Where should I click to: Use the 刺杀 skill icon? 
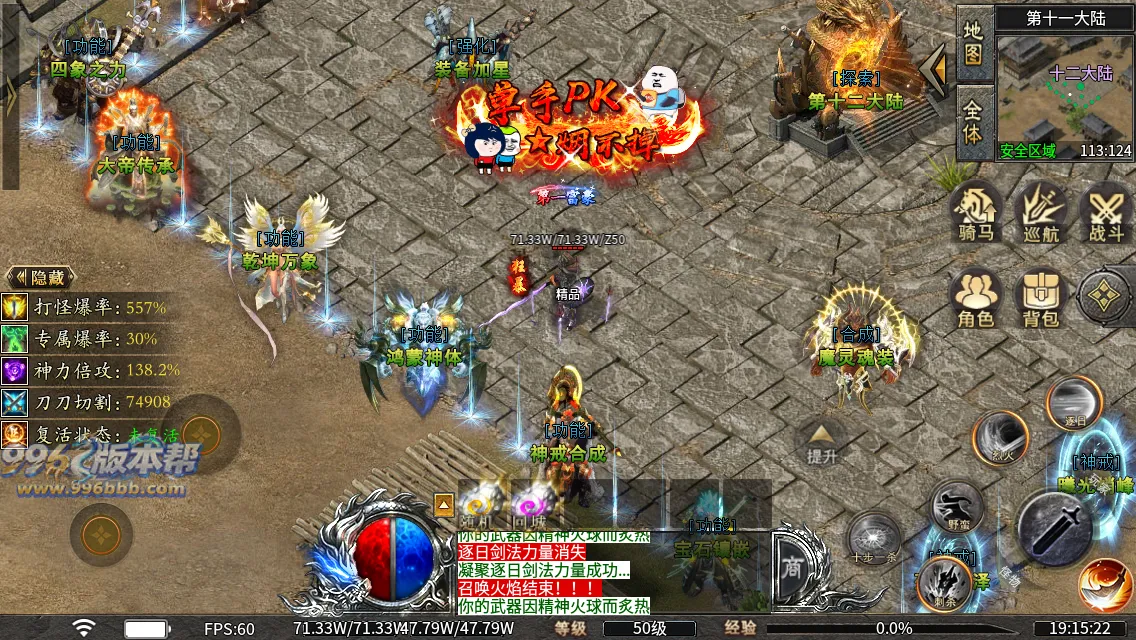tap(944, 581)
